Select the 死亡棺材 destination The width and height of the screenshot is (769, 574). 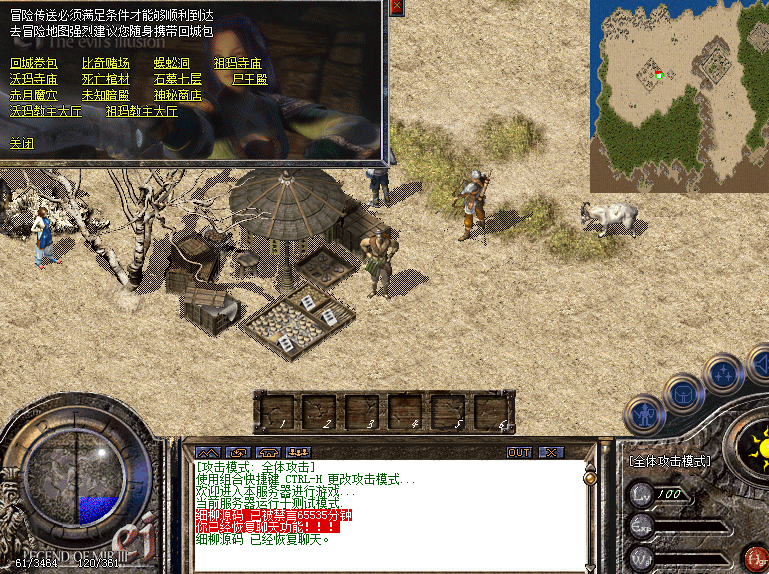pyautogui.click(x=106, y=79)
